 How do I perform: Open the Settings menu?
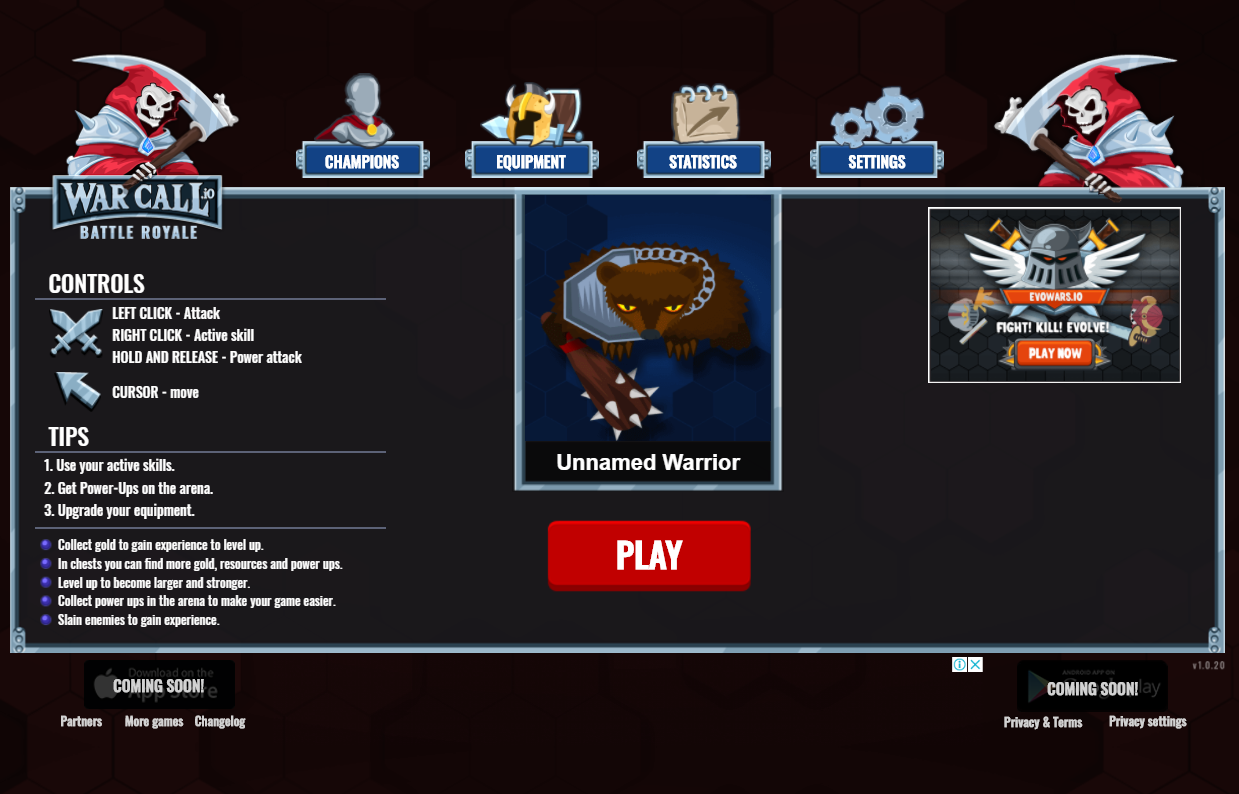coord(877,161)
